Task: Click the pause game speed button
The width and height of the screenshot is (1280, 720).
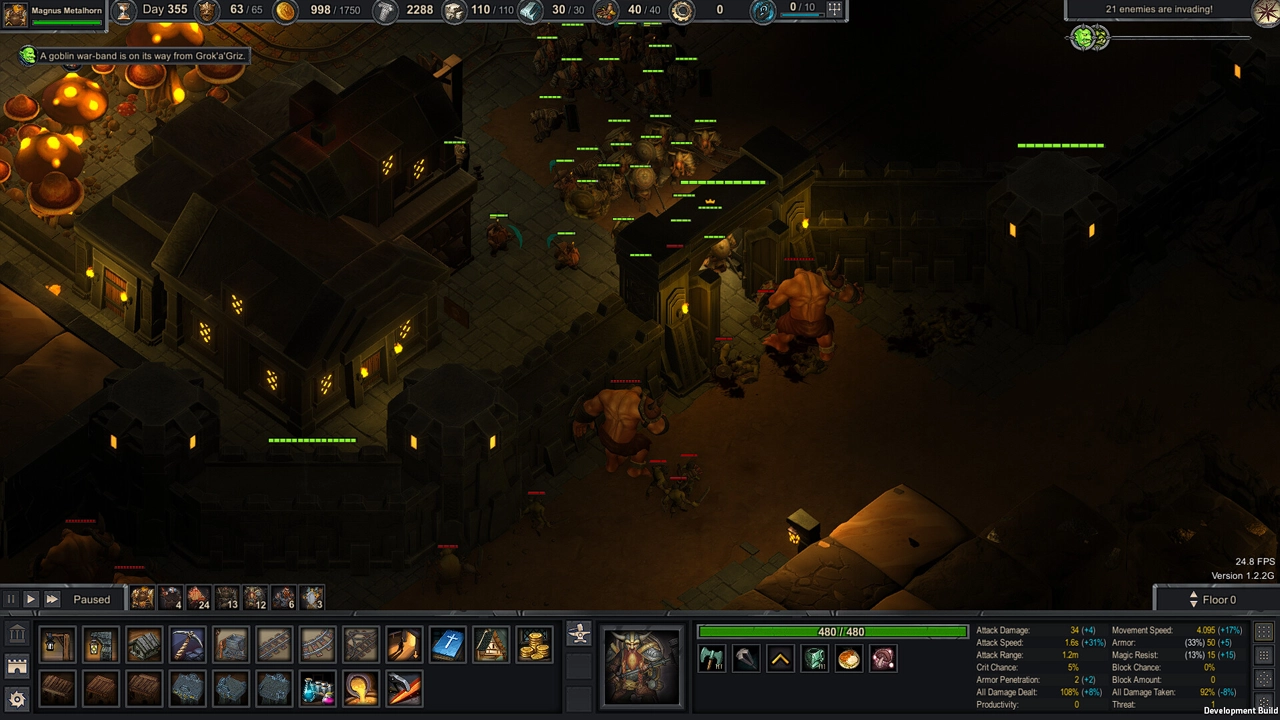Action: click(x=11, y=599)
